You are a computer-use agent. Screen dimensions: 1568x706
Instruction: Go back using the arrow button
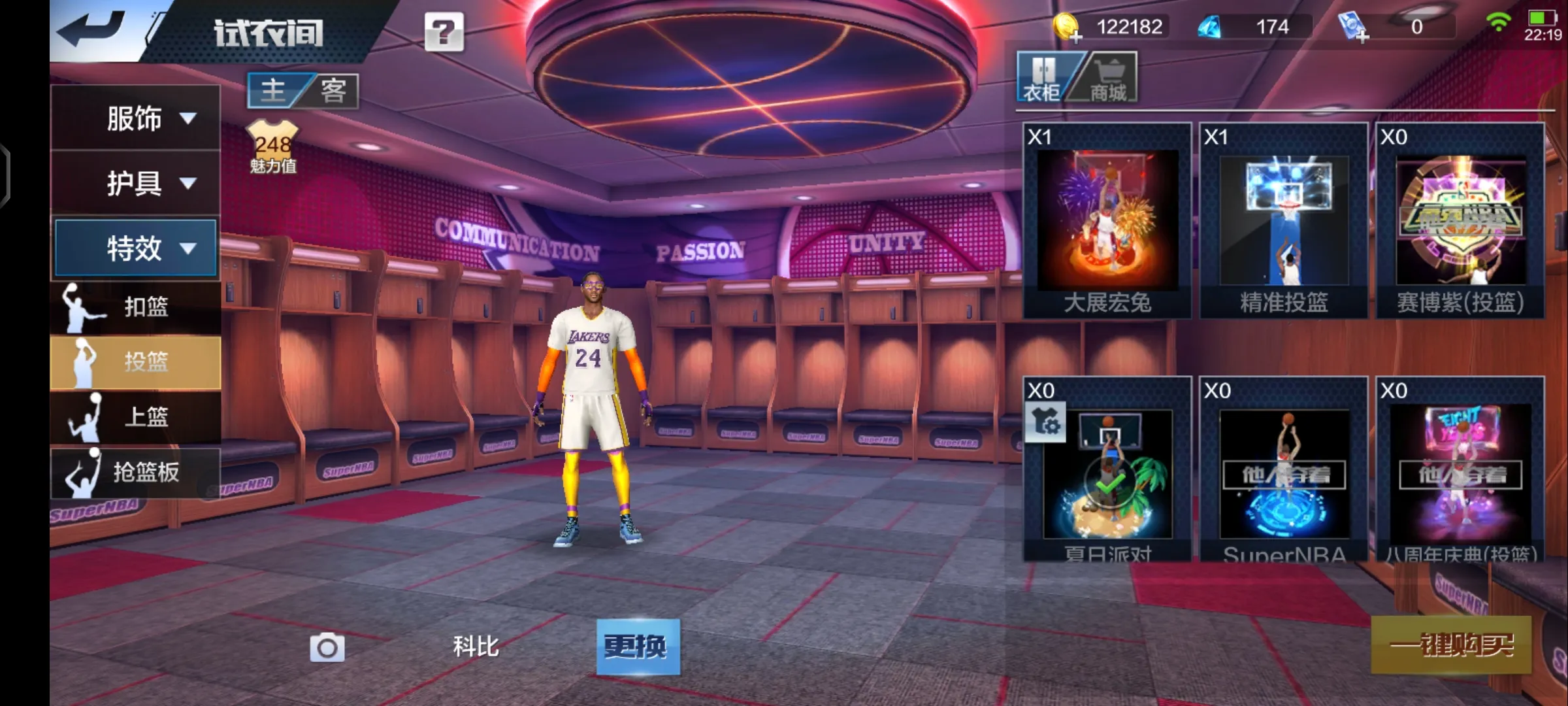[x=91, y=29]
